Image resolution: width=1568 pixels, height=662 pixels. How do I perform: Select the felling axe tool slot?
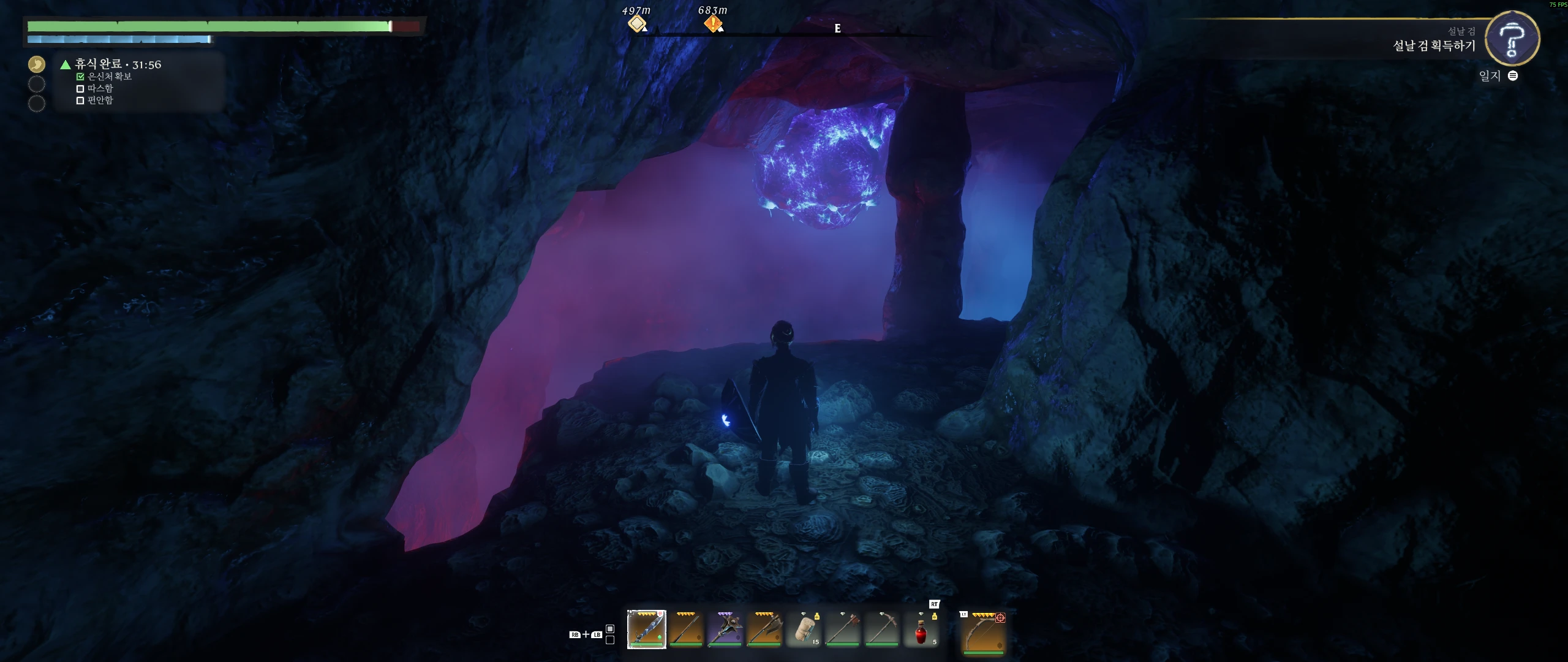point(843,630)
